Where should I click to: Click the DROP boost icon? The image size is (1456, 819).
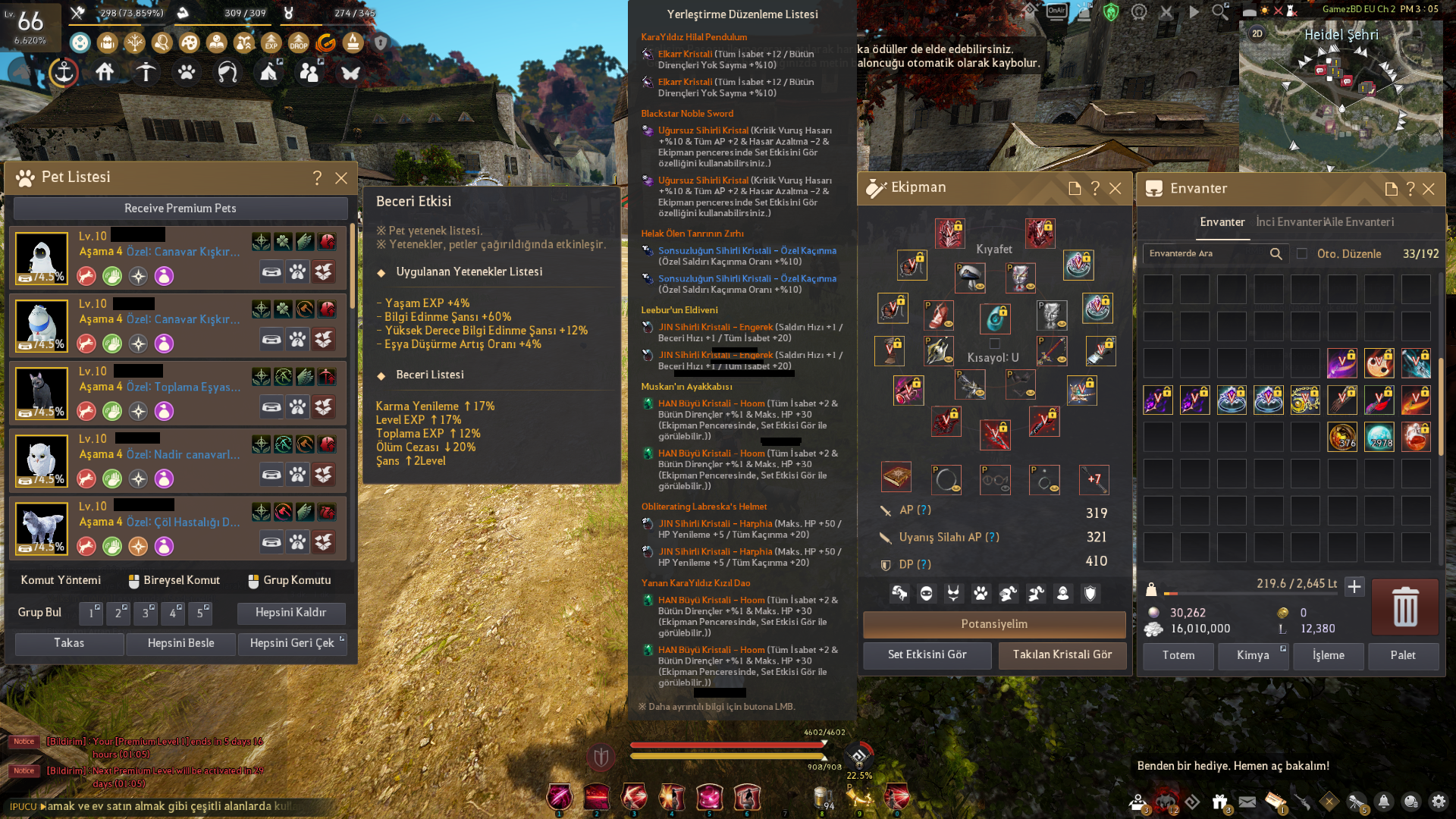click(x=298, y=43)
